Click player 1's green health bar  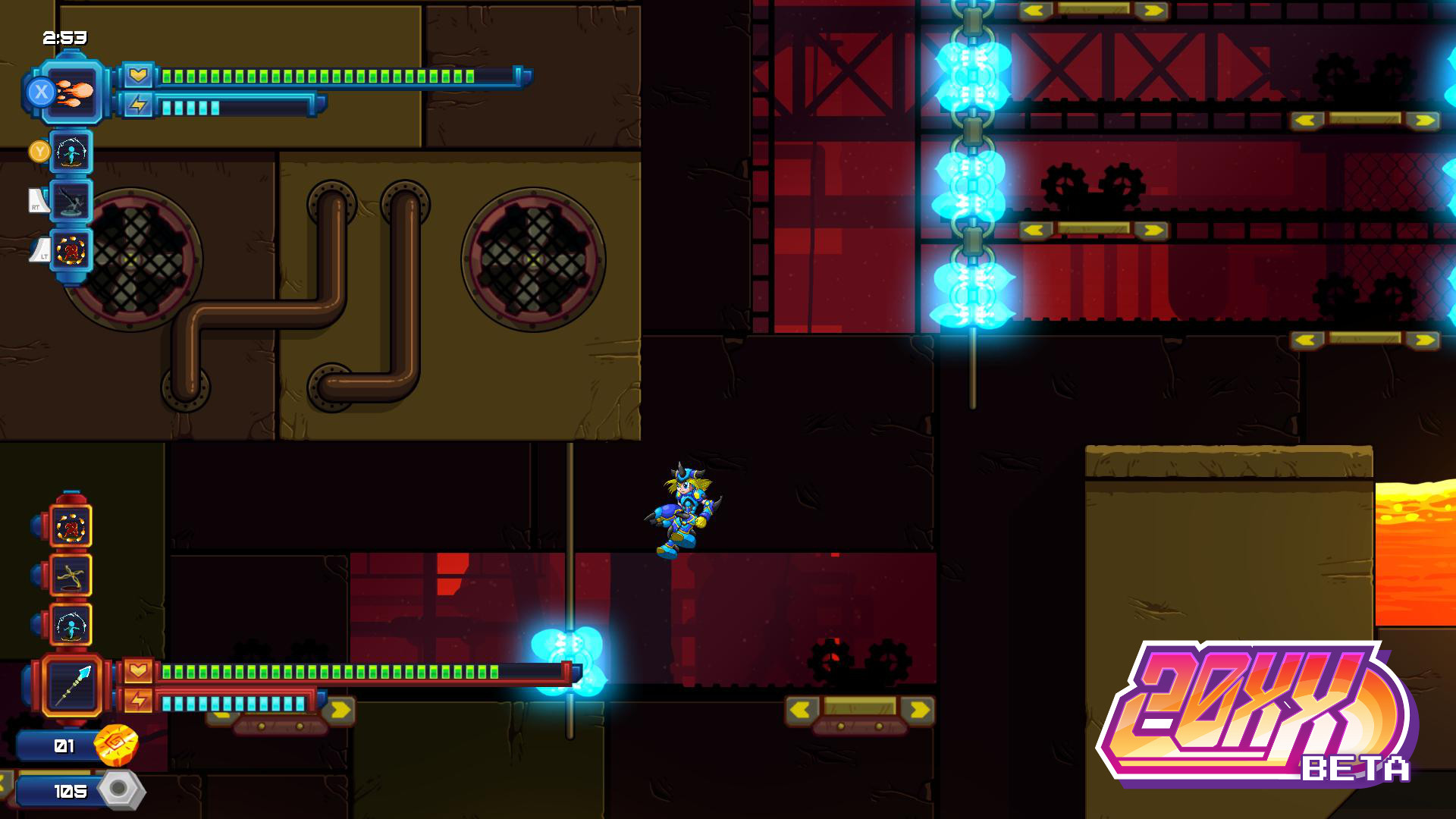point(318,75)
